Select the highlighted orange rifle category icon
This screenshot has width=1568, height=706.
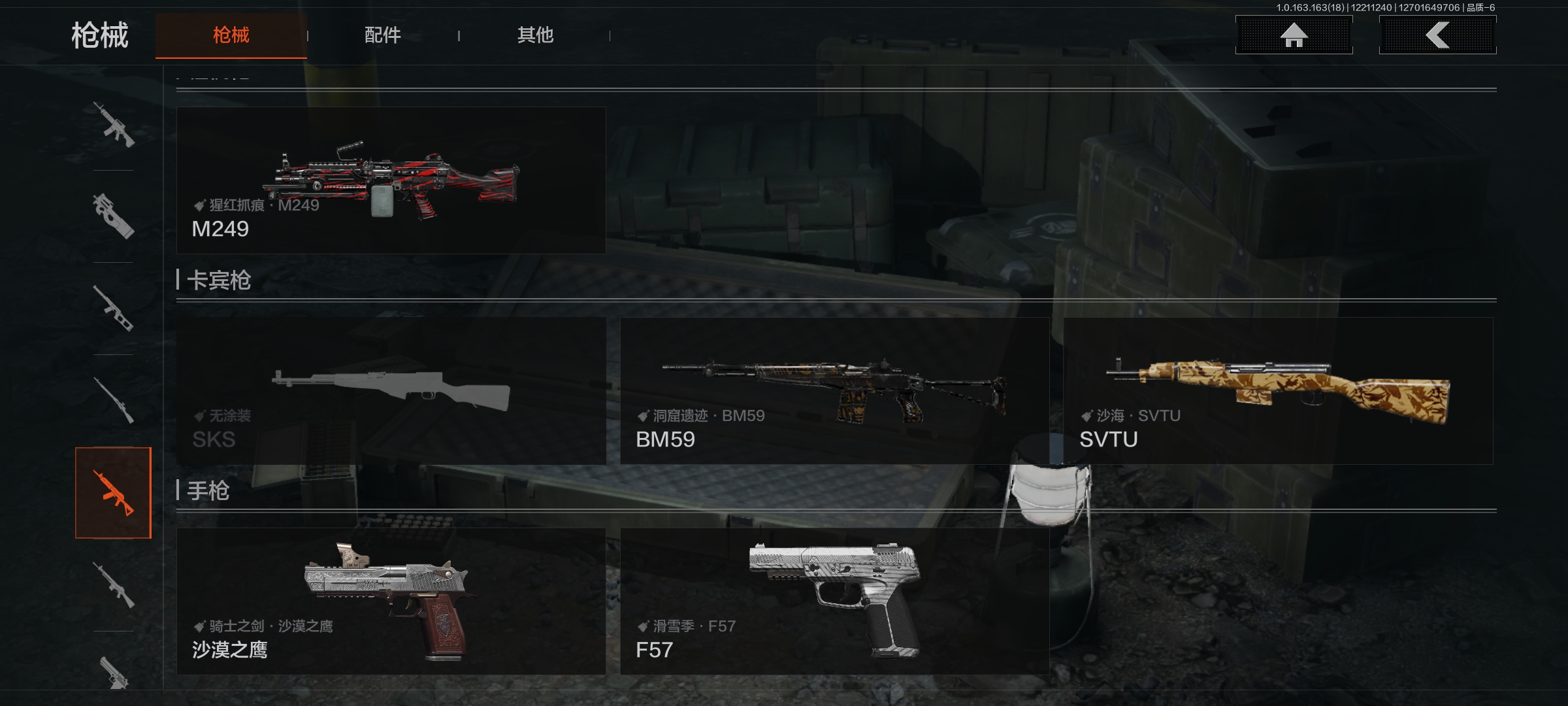(113, 493)
